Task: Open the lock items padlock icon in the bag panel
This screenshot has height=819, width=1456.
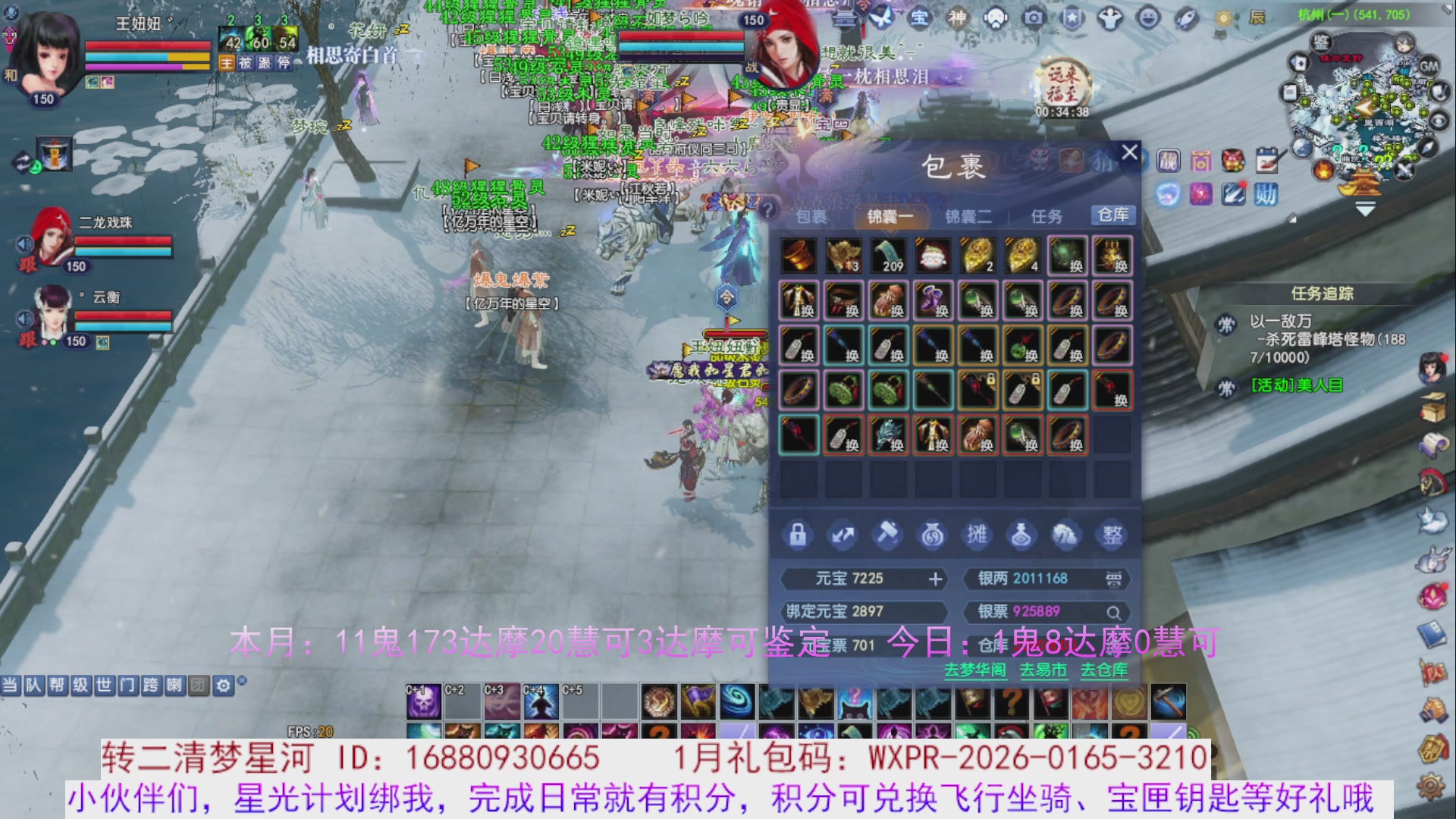Action: [x=798, y=535]
